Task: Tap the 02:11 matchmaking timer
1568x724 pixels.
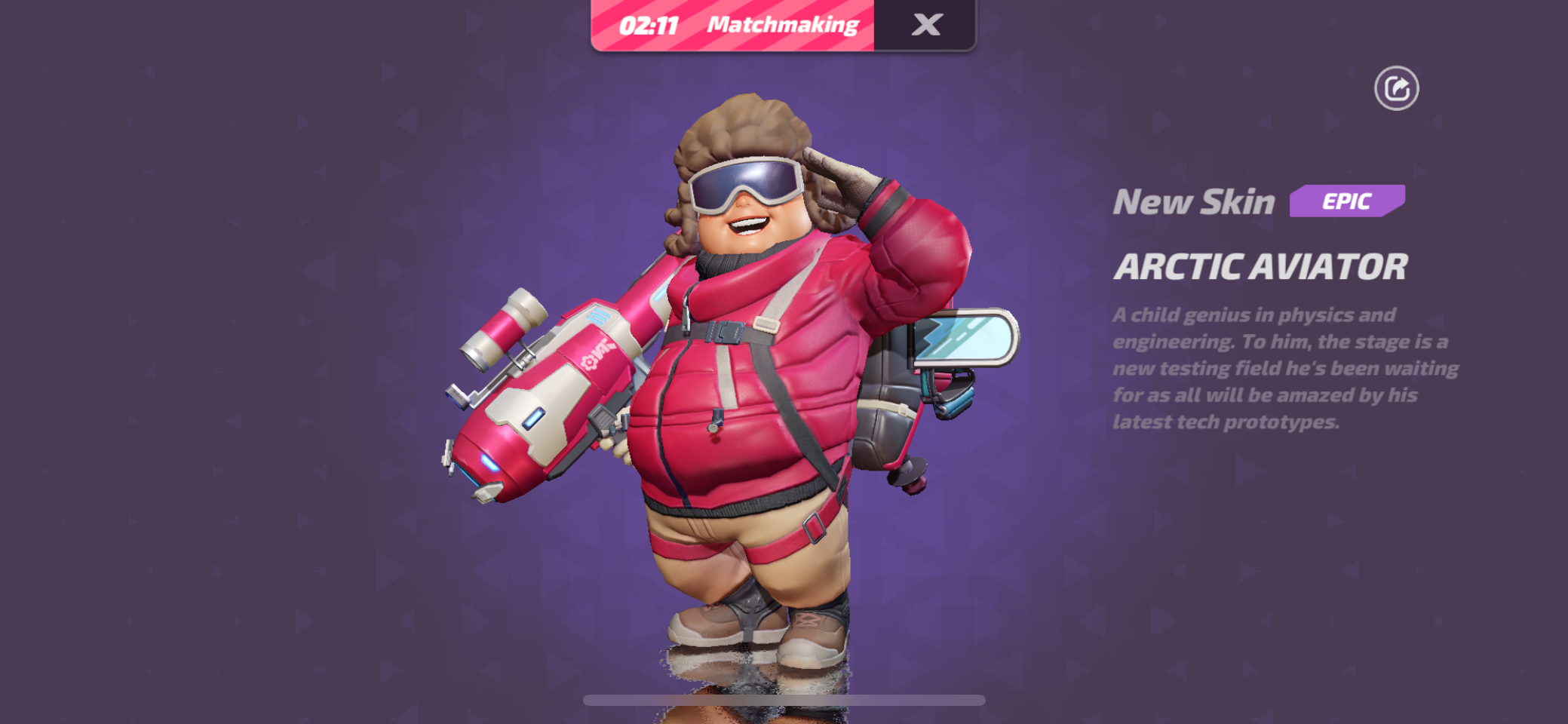Action: pos(650,24)
